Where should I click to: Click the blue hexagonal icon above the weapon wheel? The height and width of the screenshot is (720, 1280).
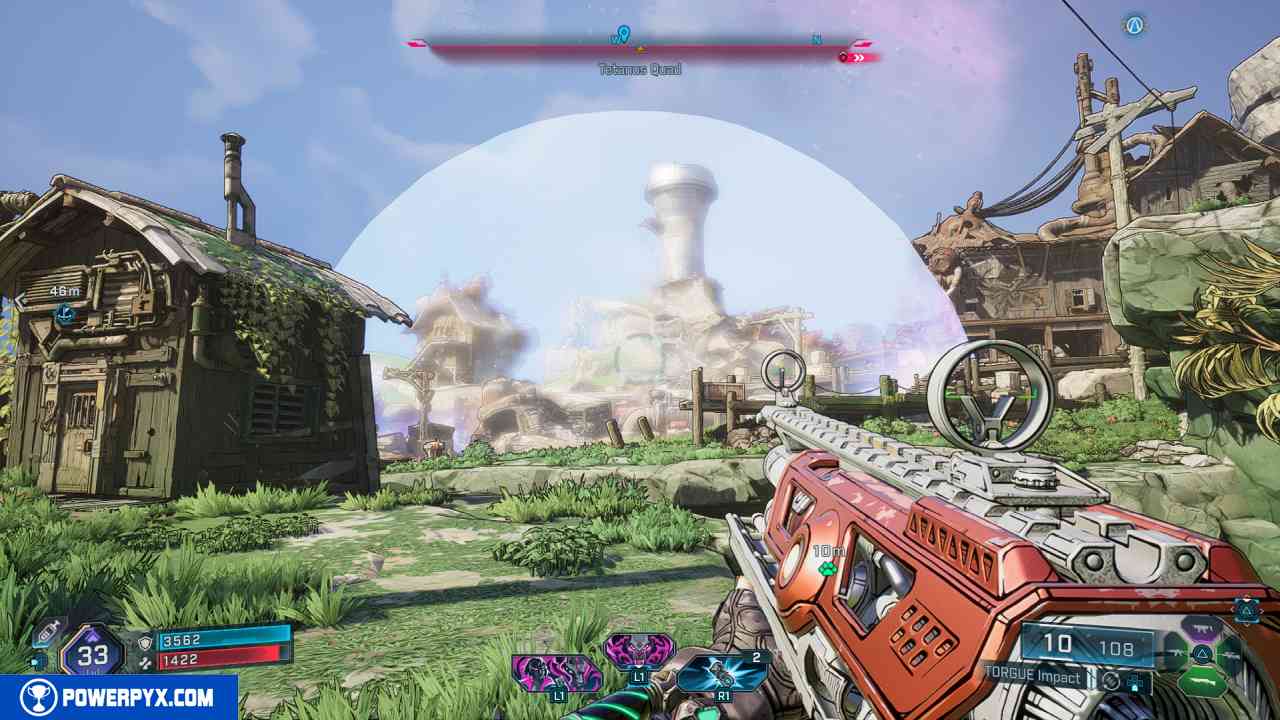(x=1247, y=609)
